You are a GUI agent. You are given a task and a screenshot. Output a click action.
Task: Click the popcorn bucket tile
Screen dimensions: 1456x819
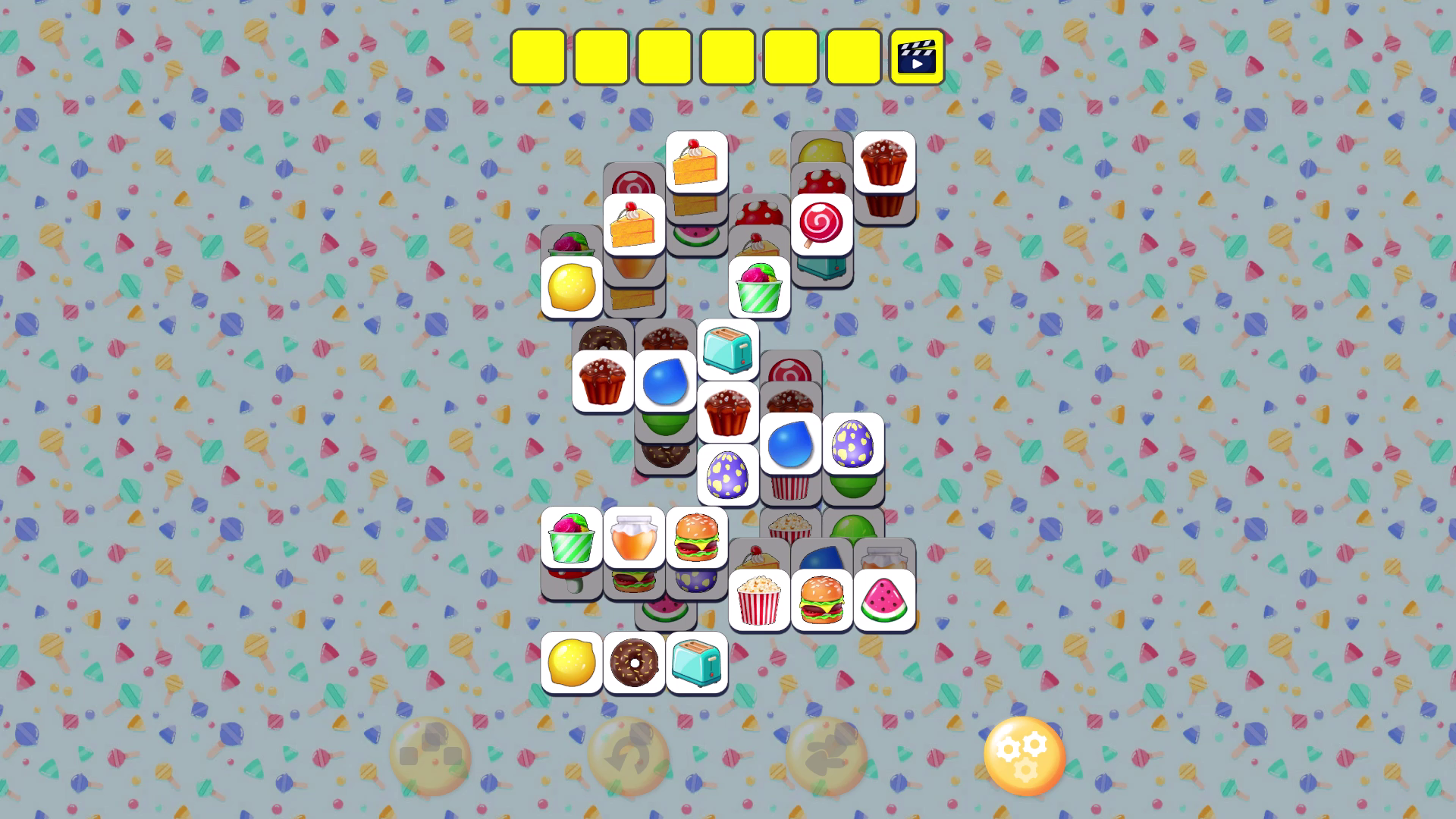coord(757,599)
